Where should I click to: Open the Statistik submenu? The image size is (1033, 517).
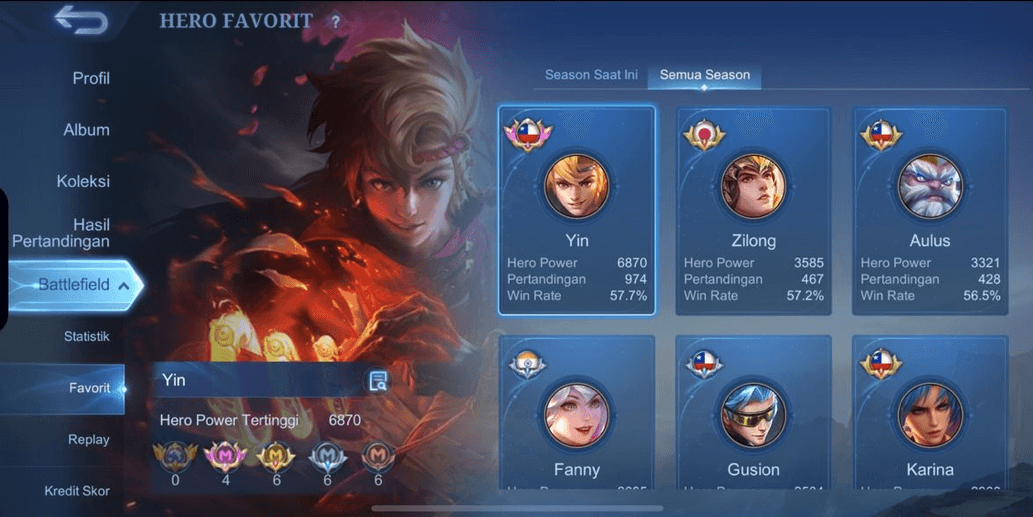[x=86, y=337]
